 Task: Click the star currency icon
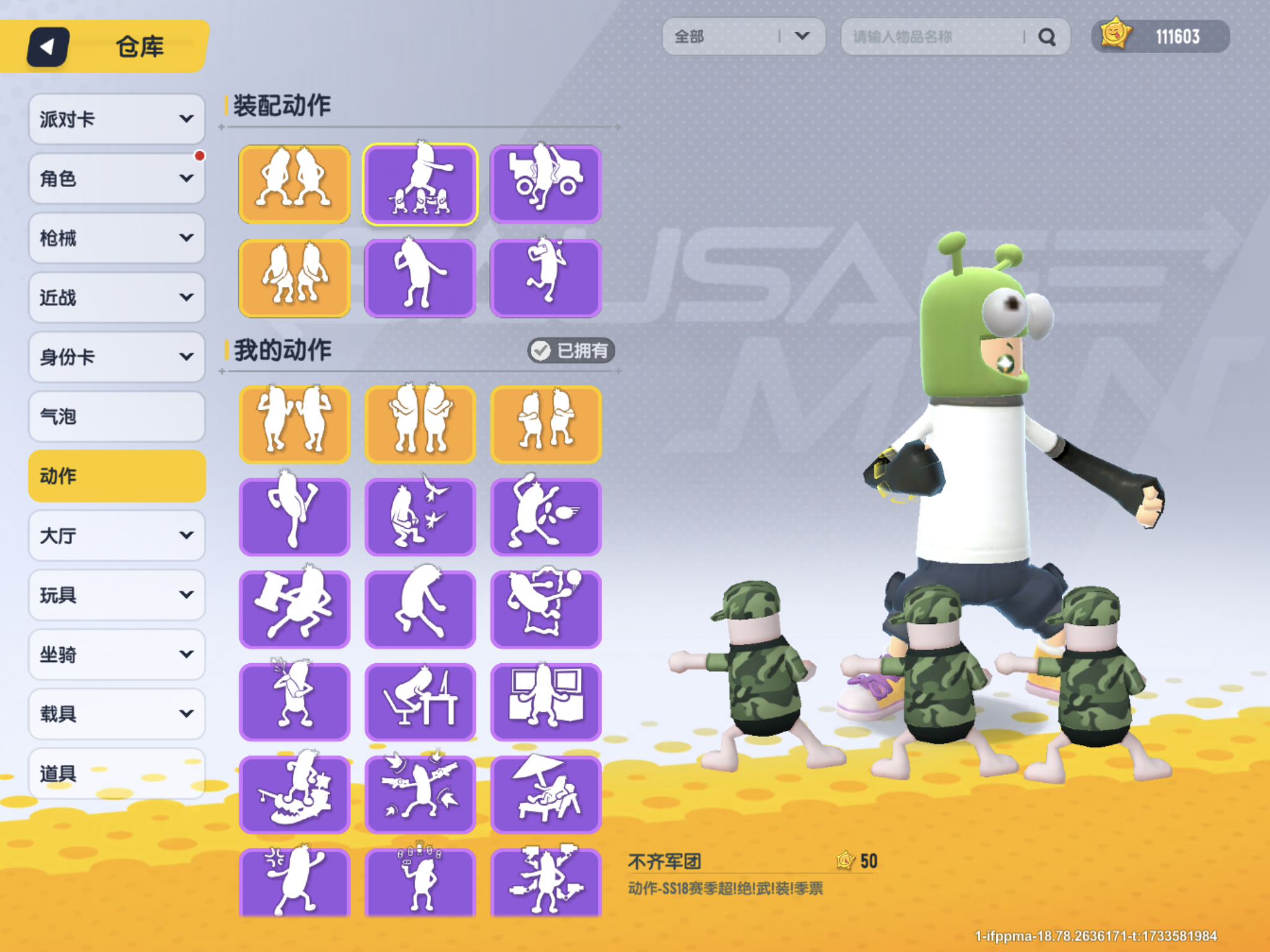tap(1116, 37)
